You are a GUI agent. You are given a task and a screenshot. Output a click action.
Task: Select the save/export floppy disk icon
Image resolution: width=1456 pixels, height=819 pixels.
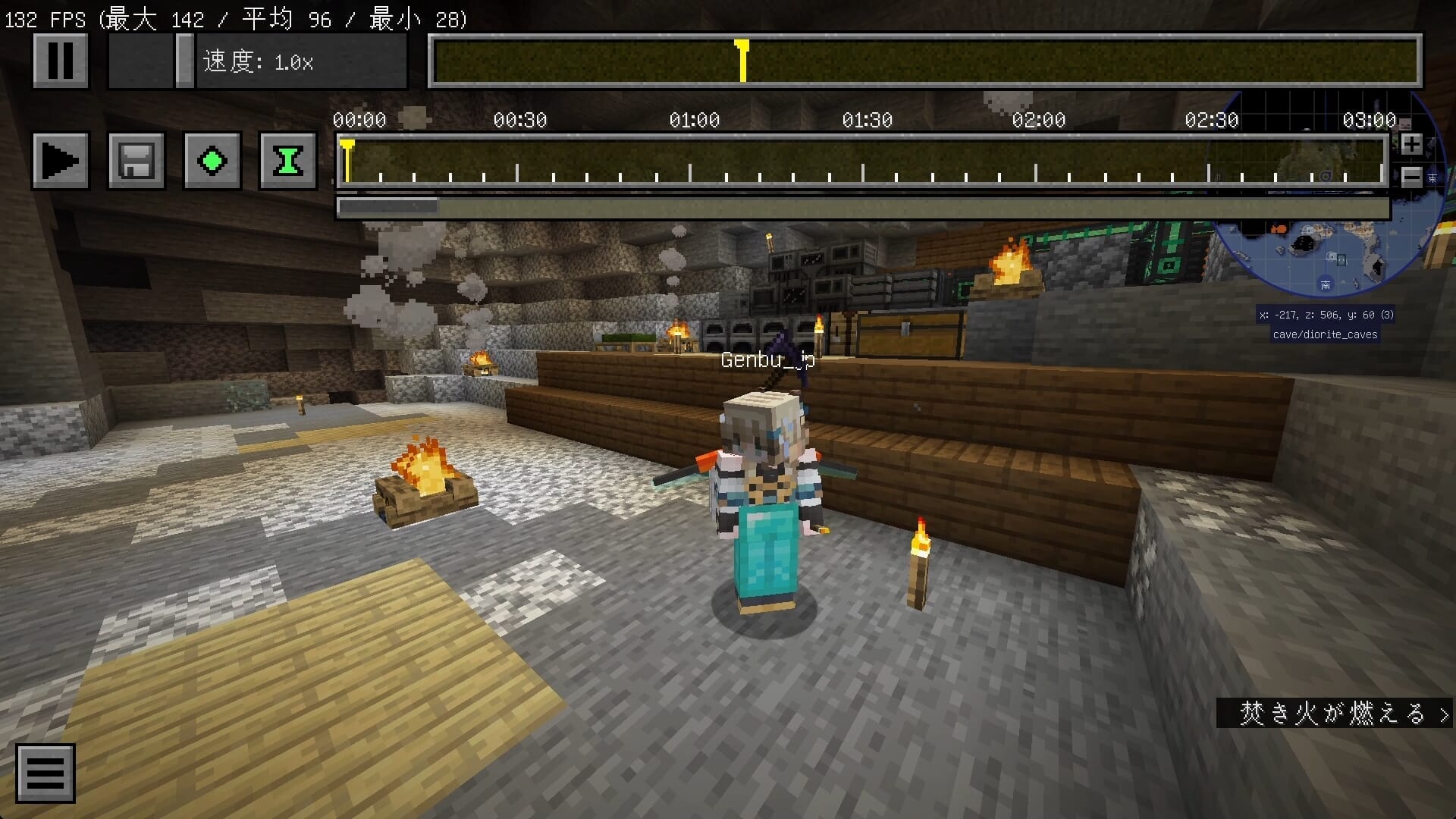coord(136,160)
